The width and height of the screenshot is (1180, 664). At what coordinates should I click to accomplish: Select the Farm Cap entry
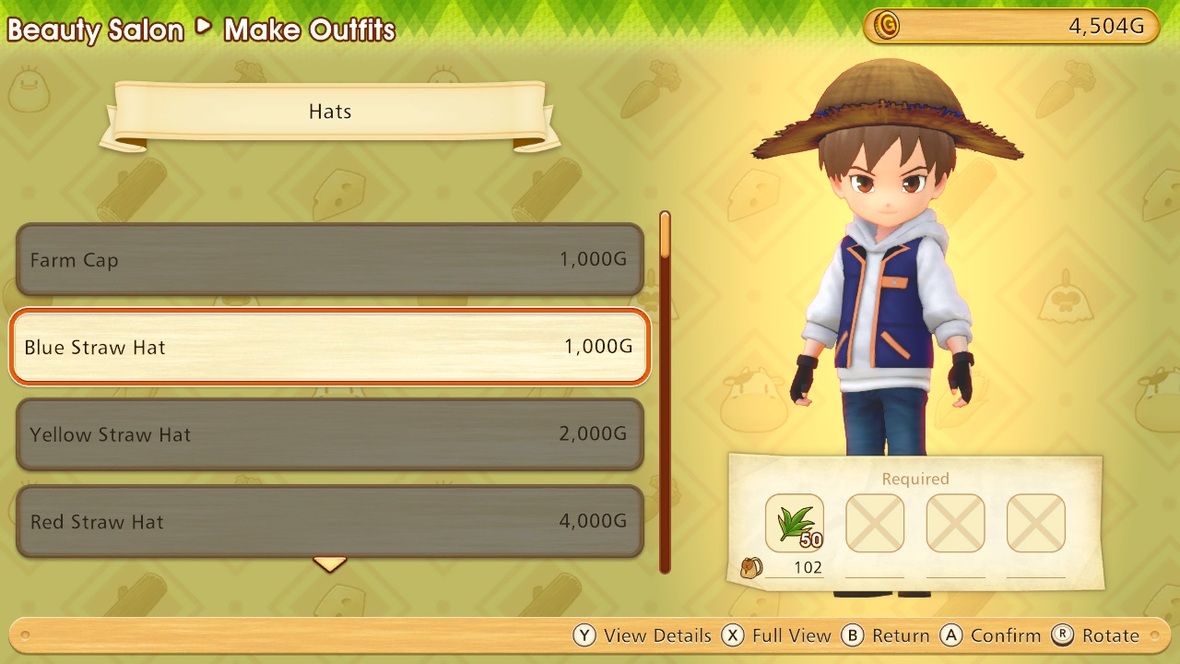pos(329,260)
